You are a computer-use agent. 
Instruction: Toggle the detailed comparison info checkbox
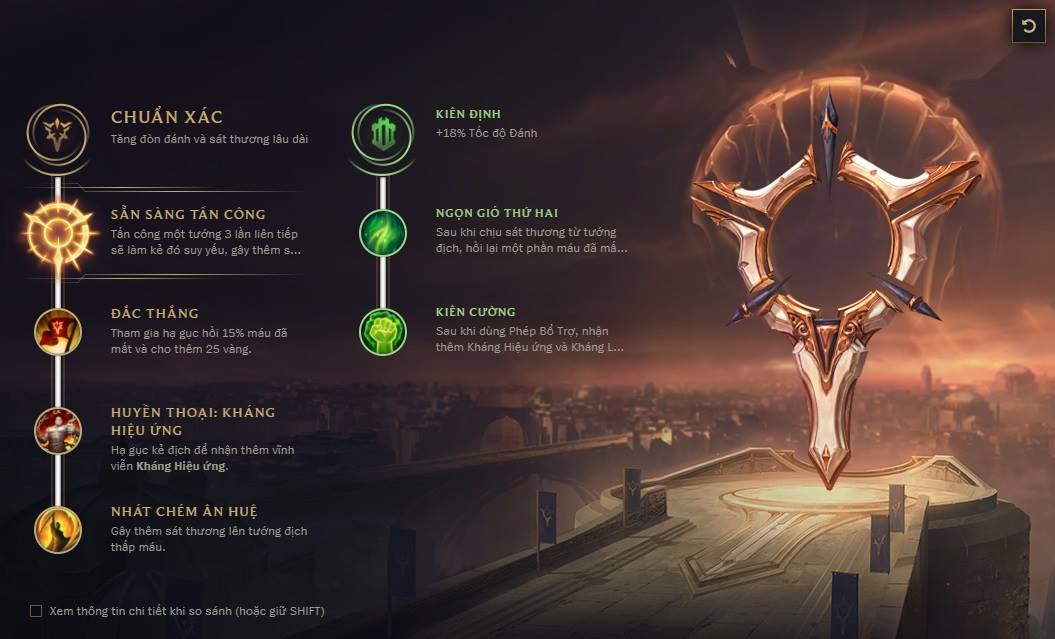(x=36, y=611)
